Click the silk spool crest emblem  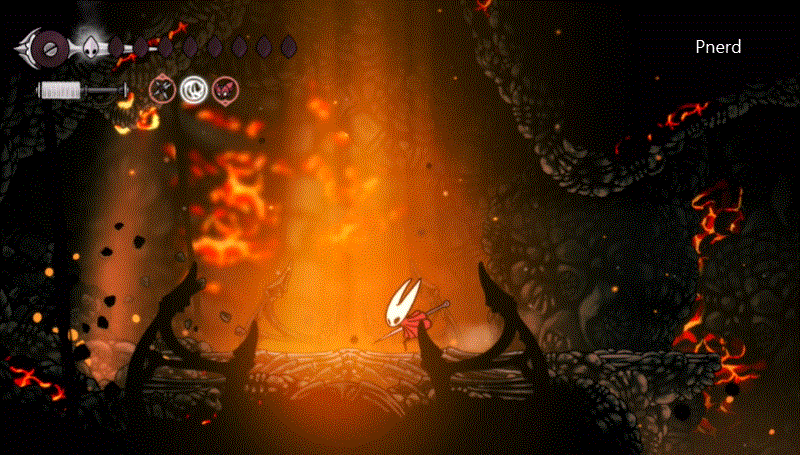click(x=49, y=46)
